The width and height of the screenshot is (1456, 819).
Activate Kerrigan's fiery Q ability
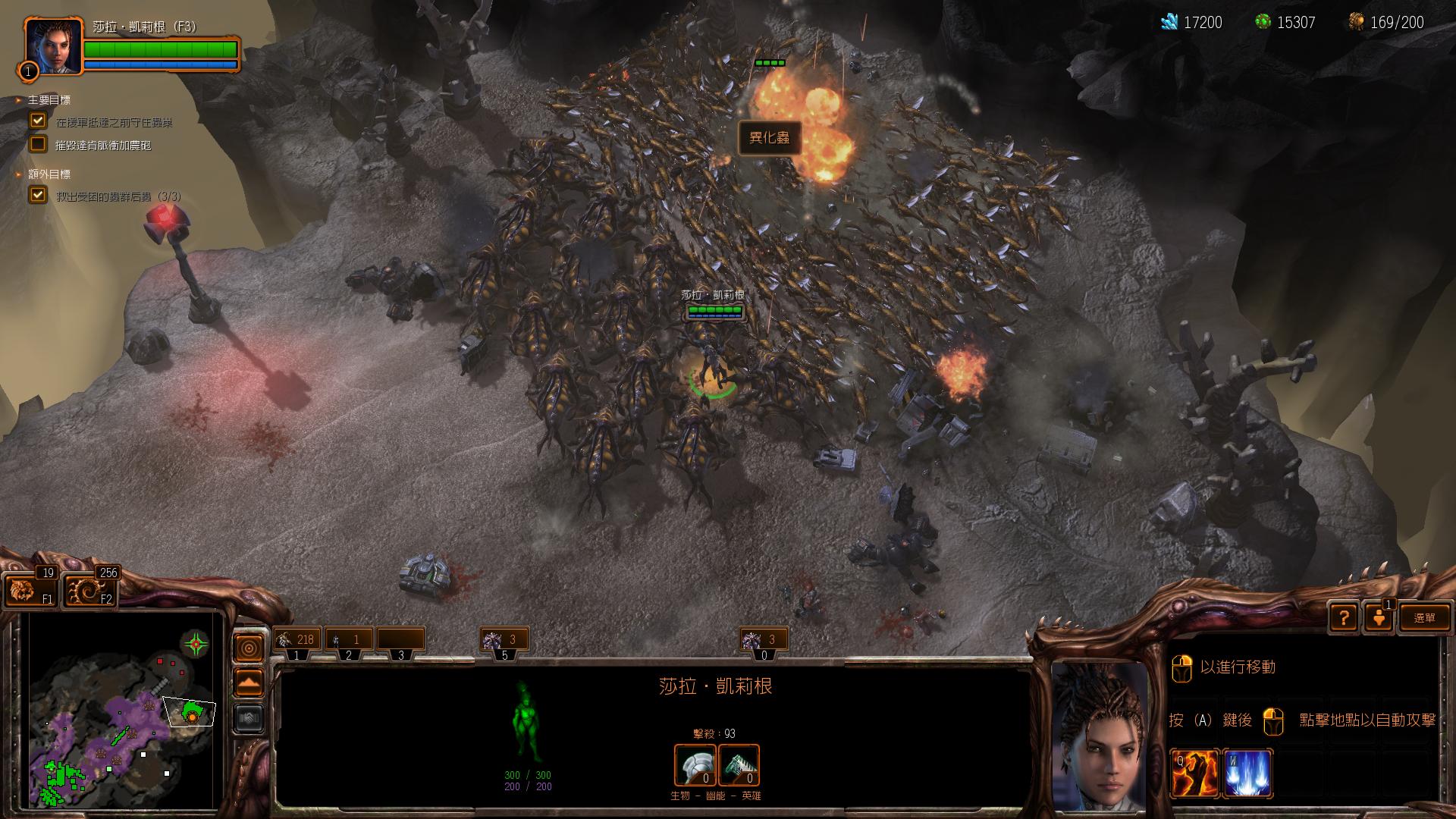click(x=1194, y=773)
